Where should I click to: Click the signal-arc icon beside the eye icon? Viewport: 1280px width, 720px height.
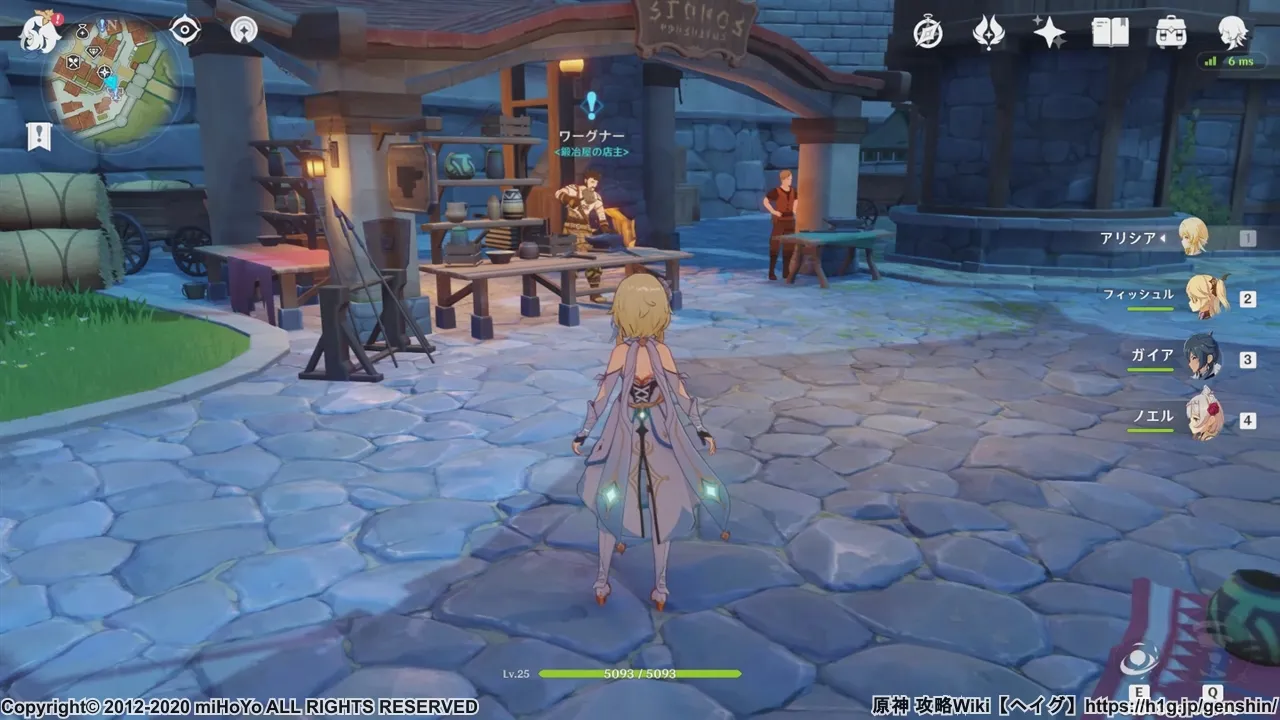pyautogui.click(x=243, y=30)
